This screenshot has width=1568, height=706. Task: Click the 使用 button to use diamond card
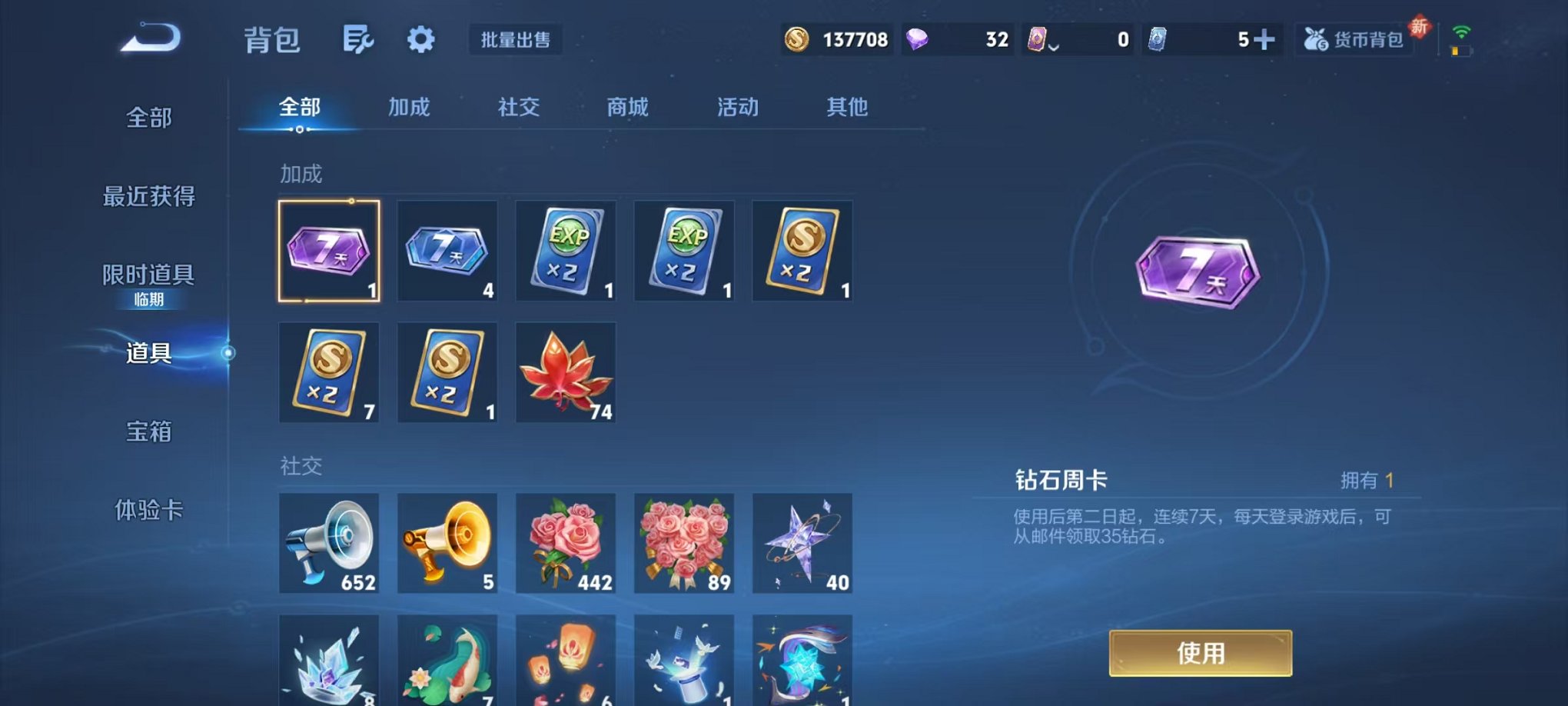pyautogui.click(x=1201, y=651)
